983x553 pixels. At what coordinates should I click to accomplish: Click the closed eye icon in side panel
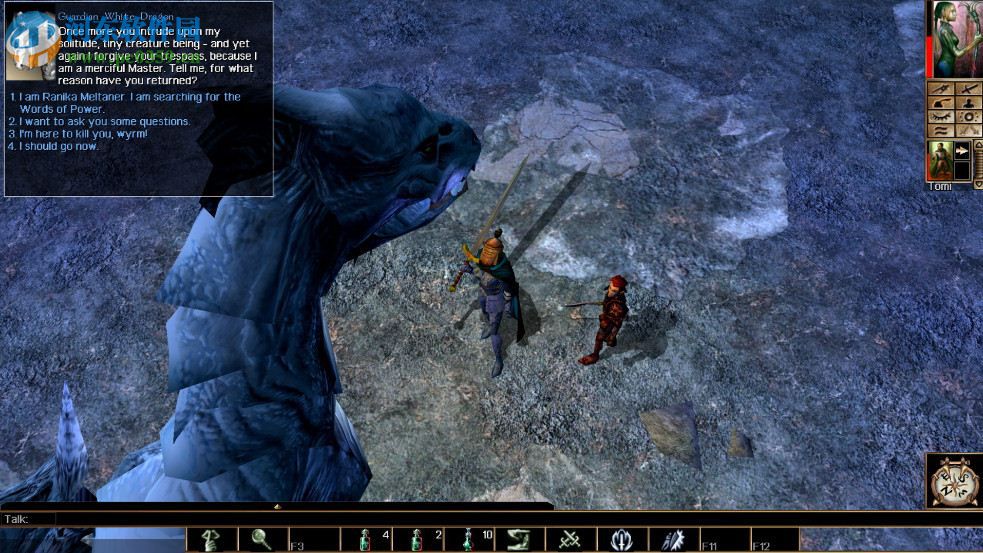[x=941, y=116]
